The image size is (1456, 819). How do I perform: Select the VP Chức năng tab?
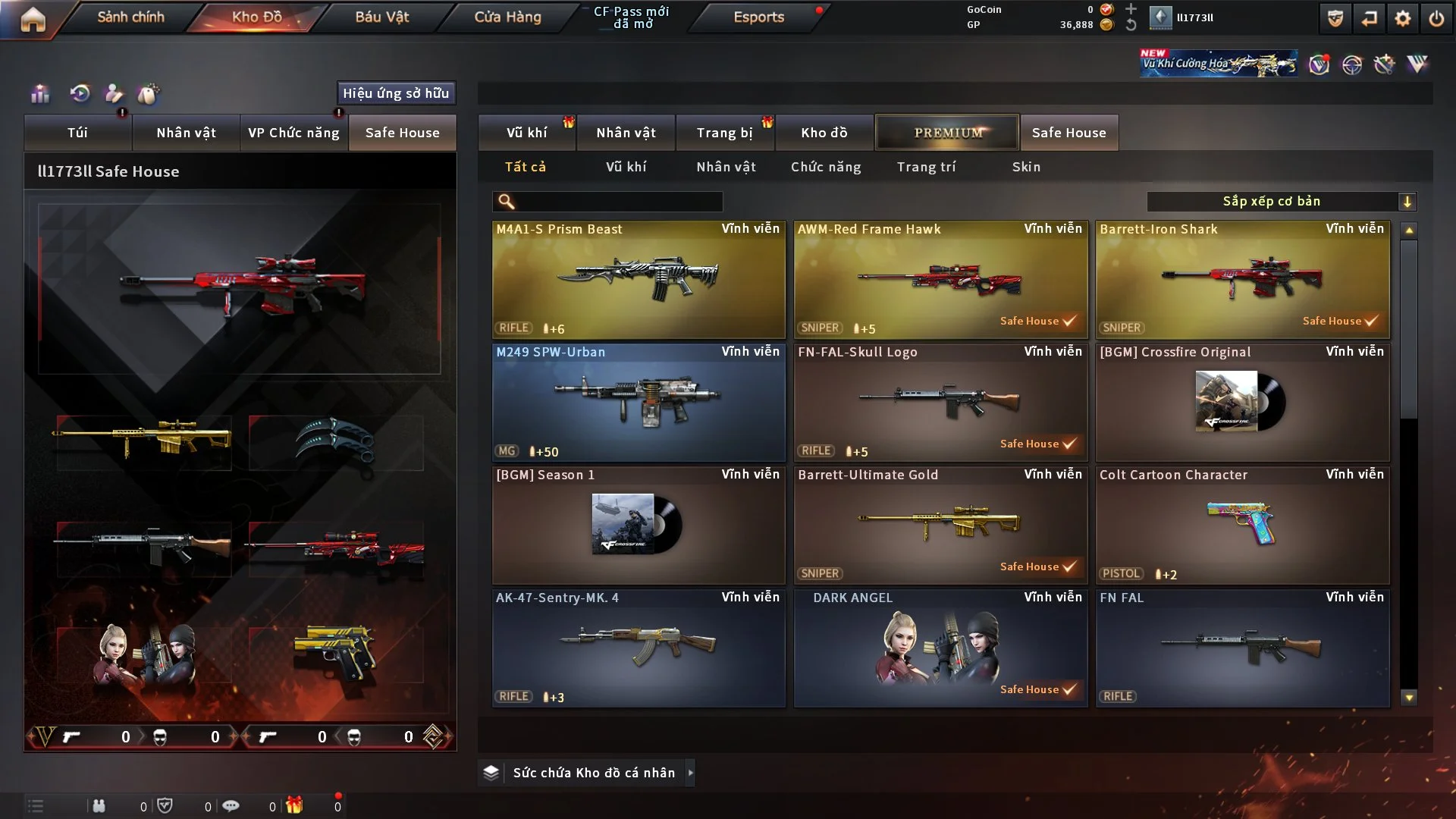tap(293, 133)
